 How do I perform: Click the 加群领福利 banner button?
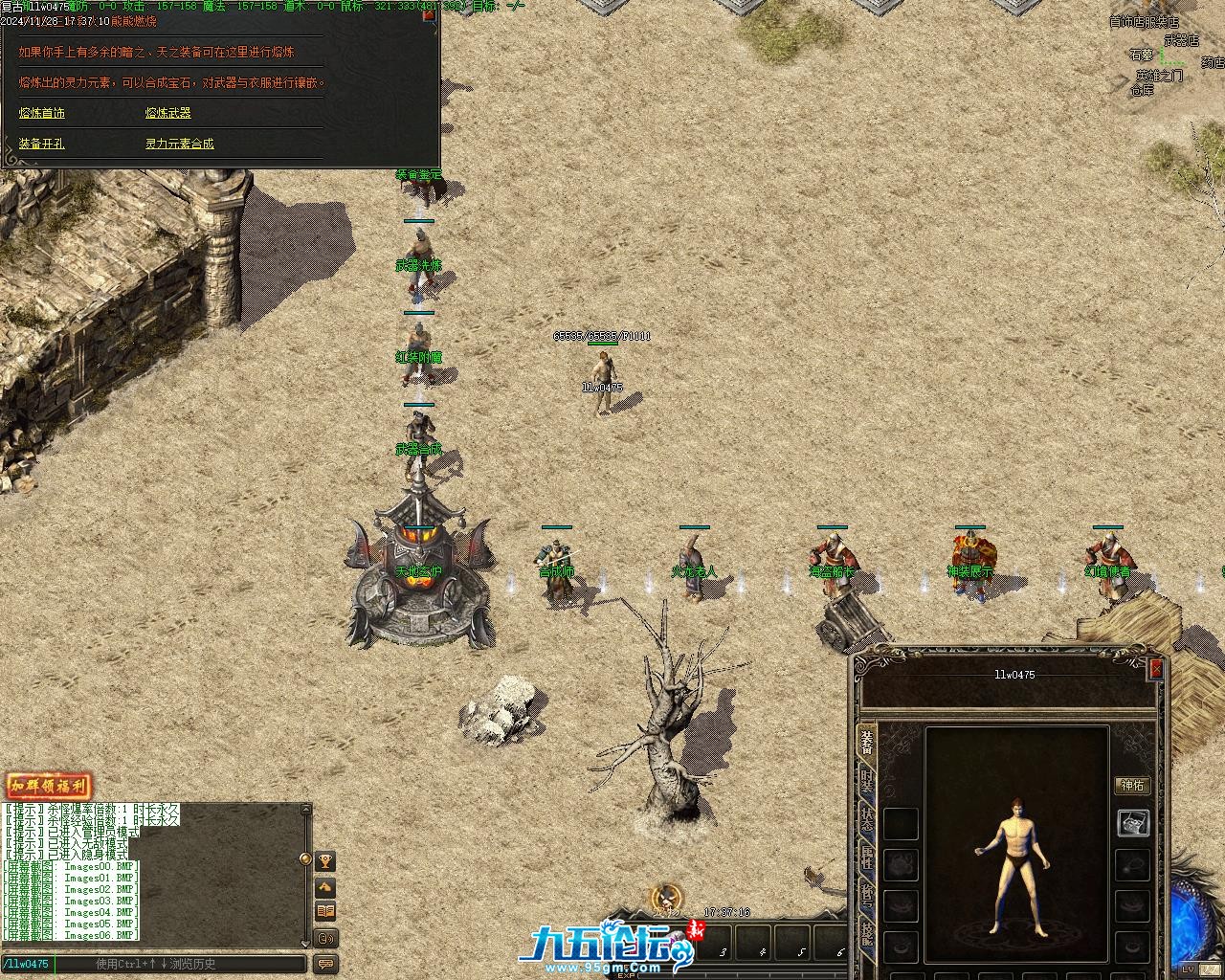coord(49,787)
